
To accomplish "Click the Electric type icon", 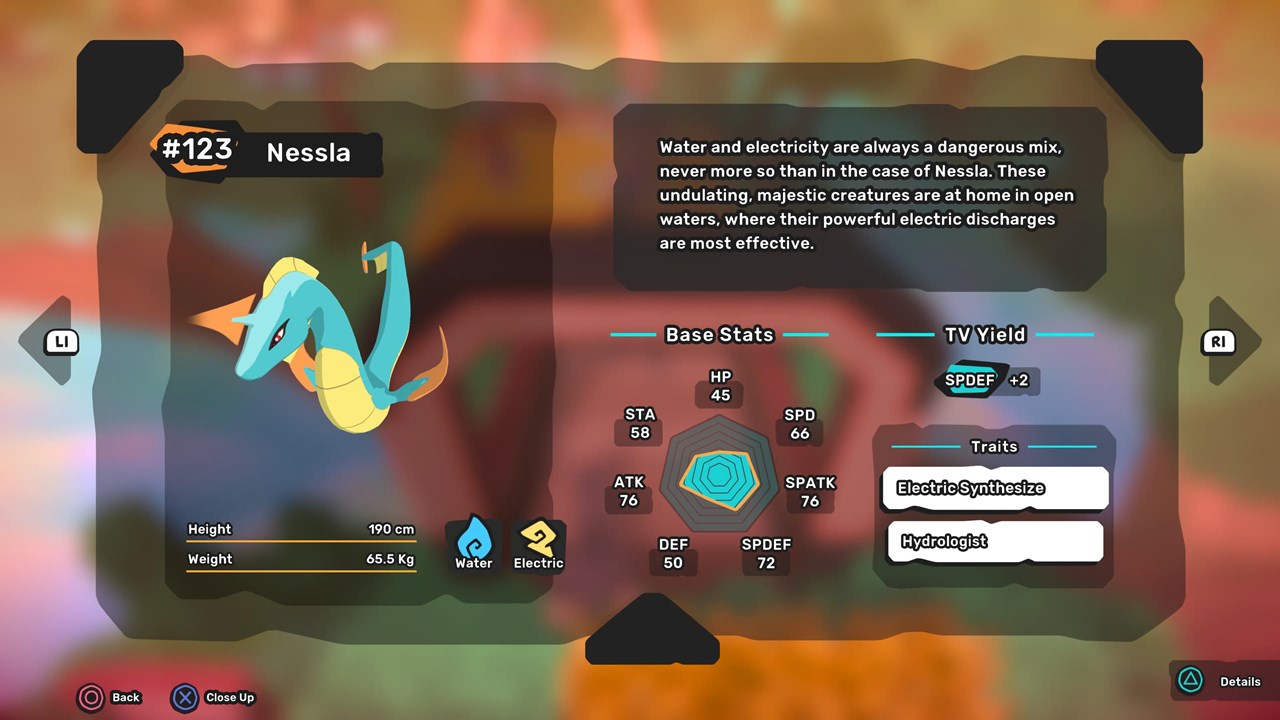I will pyautogui.click(x=538, y=543).
